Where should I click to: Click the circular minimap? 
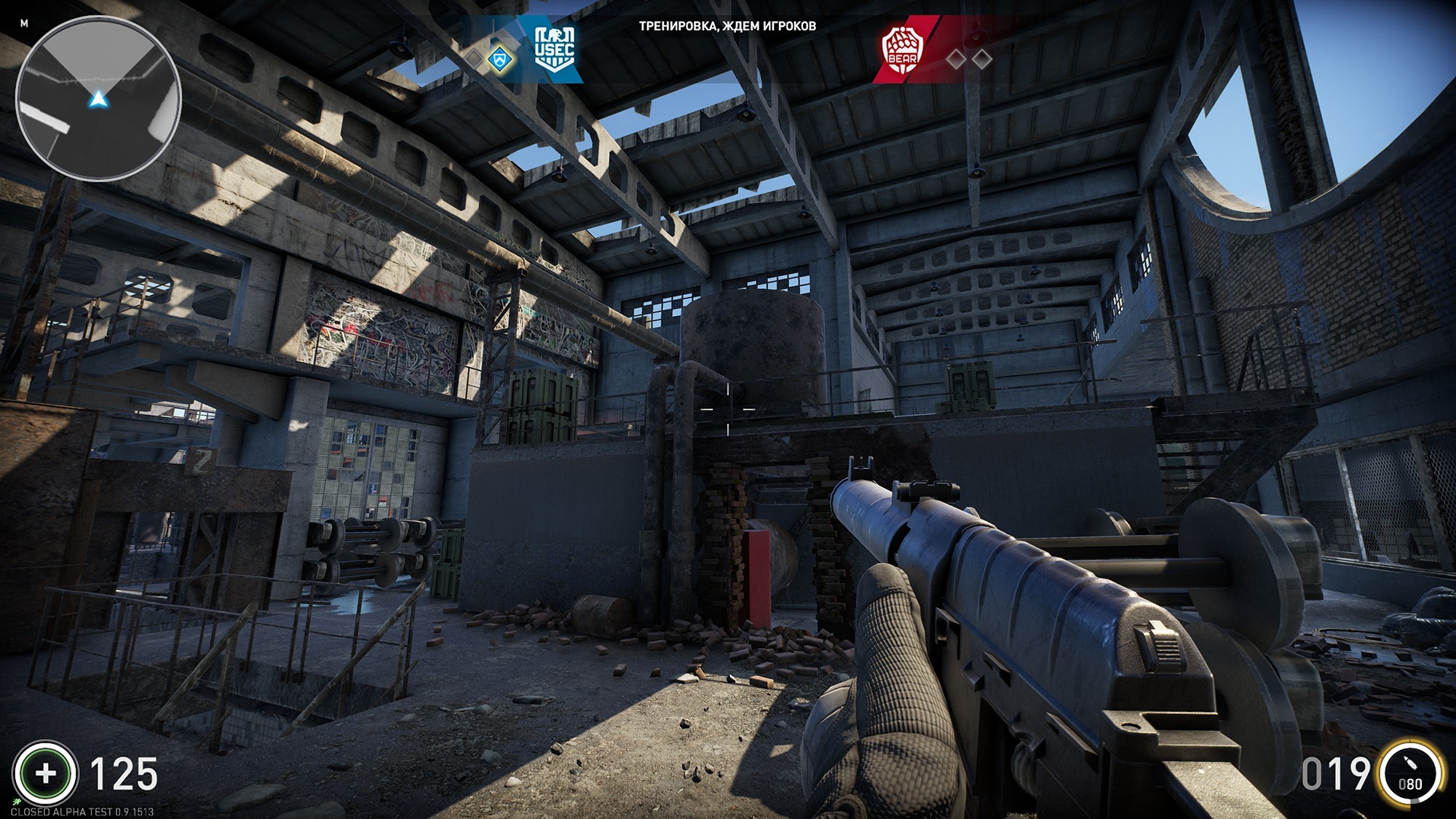pyautogui.click(x=98, y=98)
